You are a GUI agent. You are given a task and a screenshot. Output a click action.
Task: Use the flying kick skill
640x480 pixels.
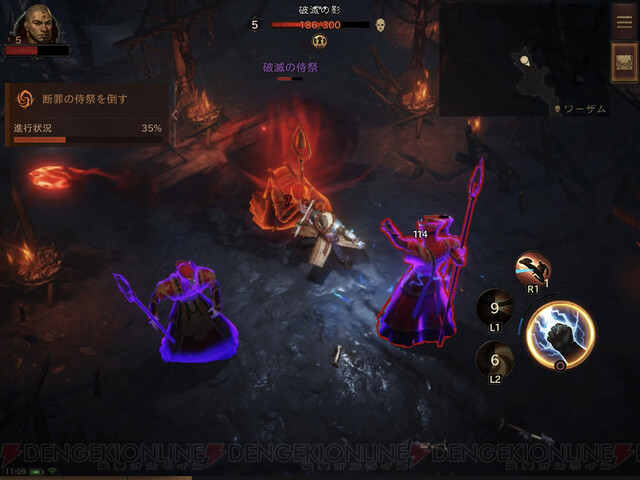point(531,270)
